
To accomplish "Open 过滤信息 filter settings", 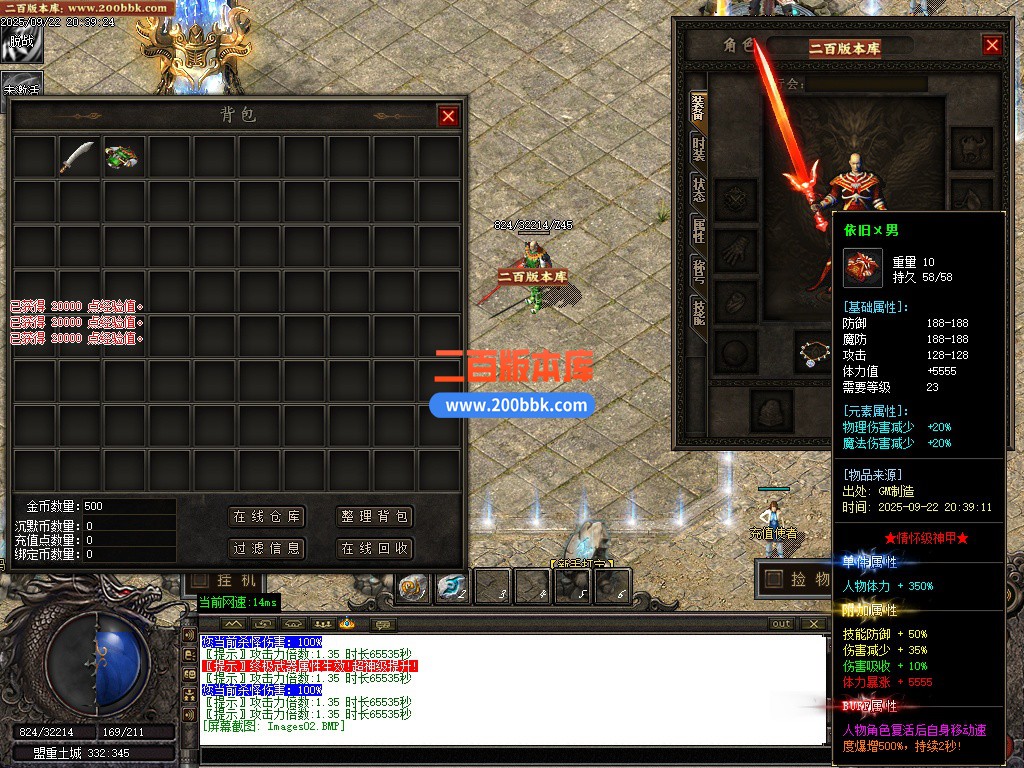I will 266,548.
